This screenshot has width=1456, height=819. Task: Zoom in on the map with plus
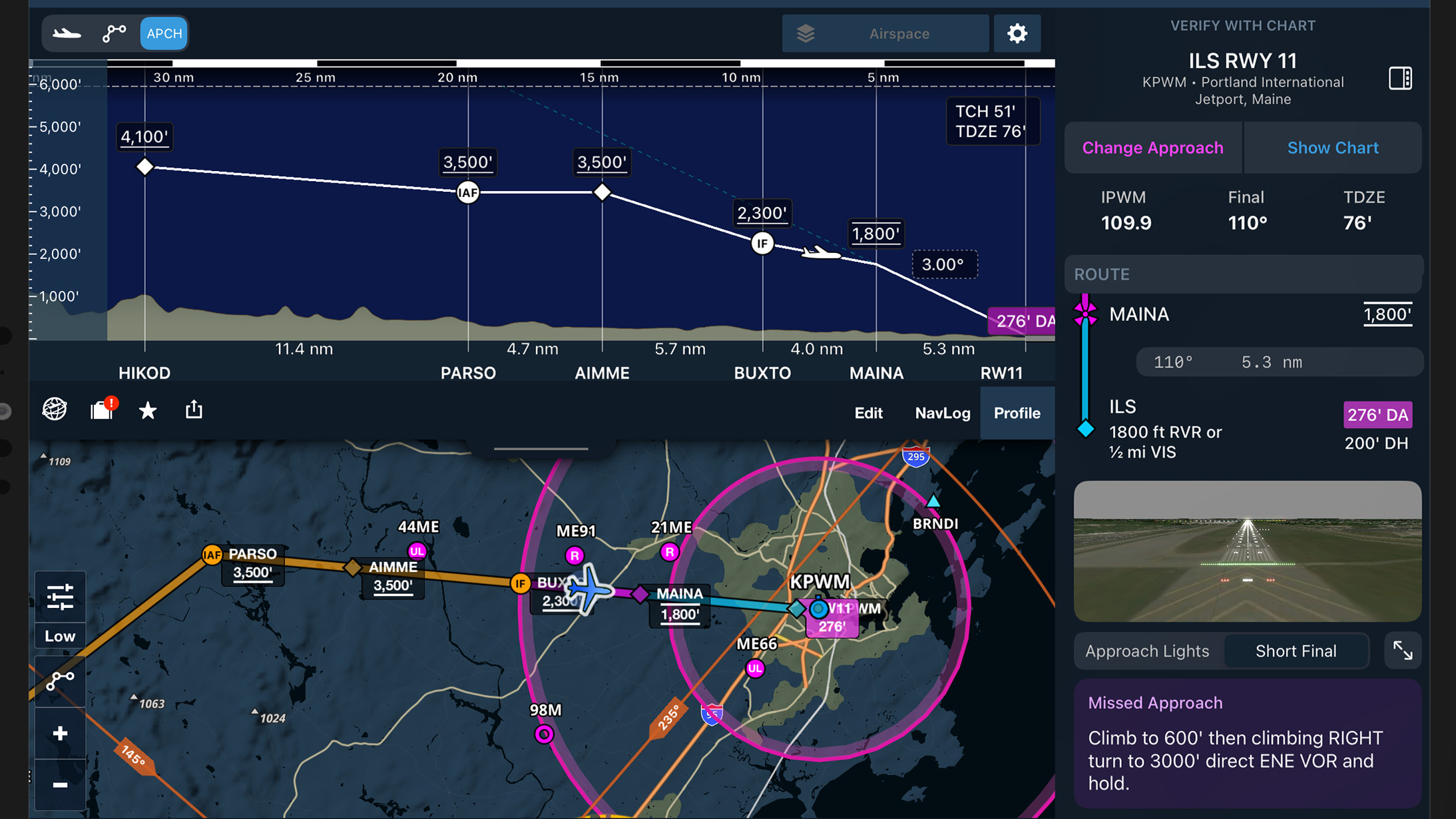[x=60, y=732]
